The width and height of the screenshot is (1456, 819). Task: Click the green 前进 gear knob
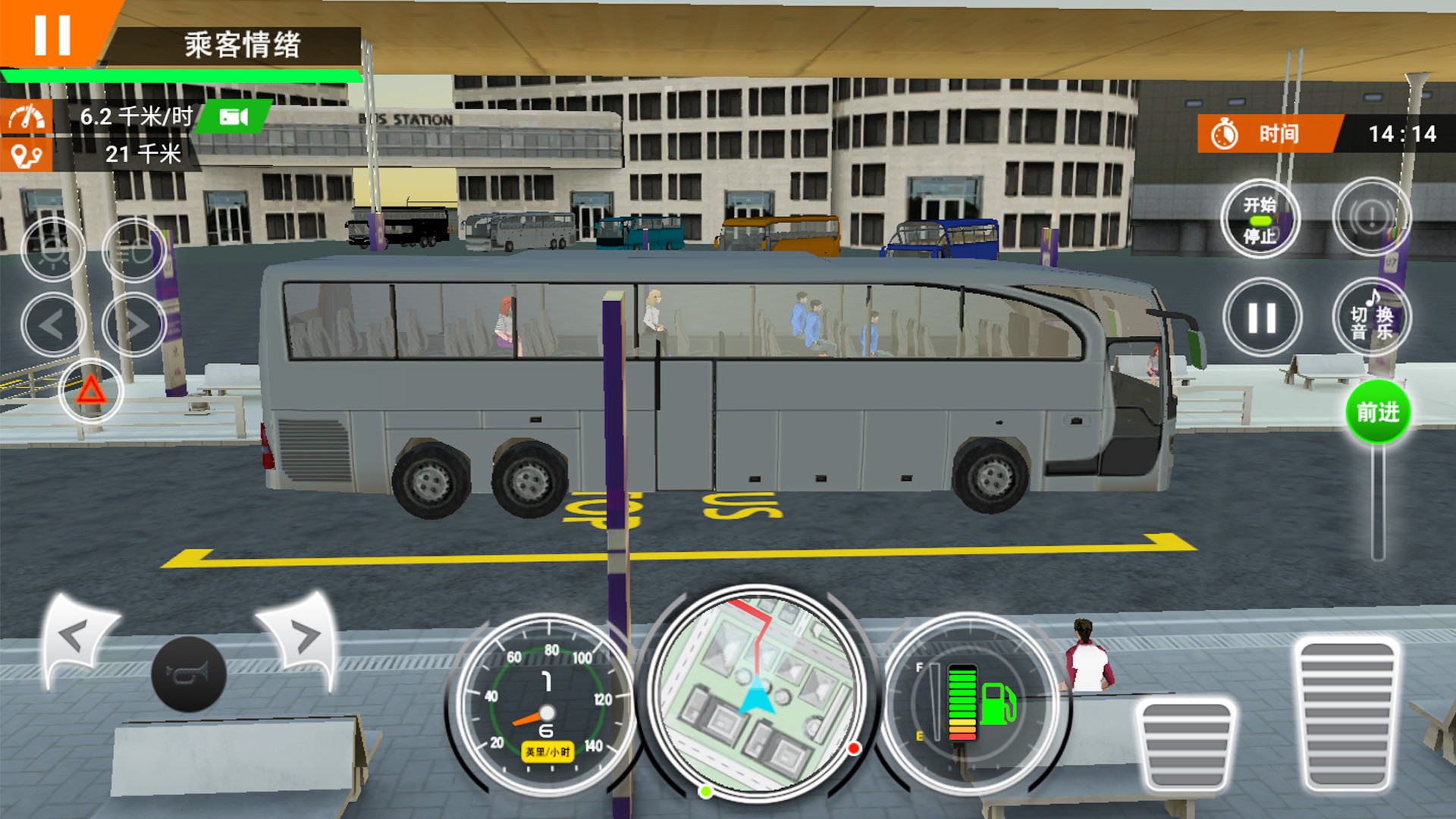pyautogui.click(x=1377, y=413)
